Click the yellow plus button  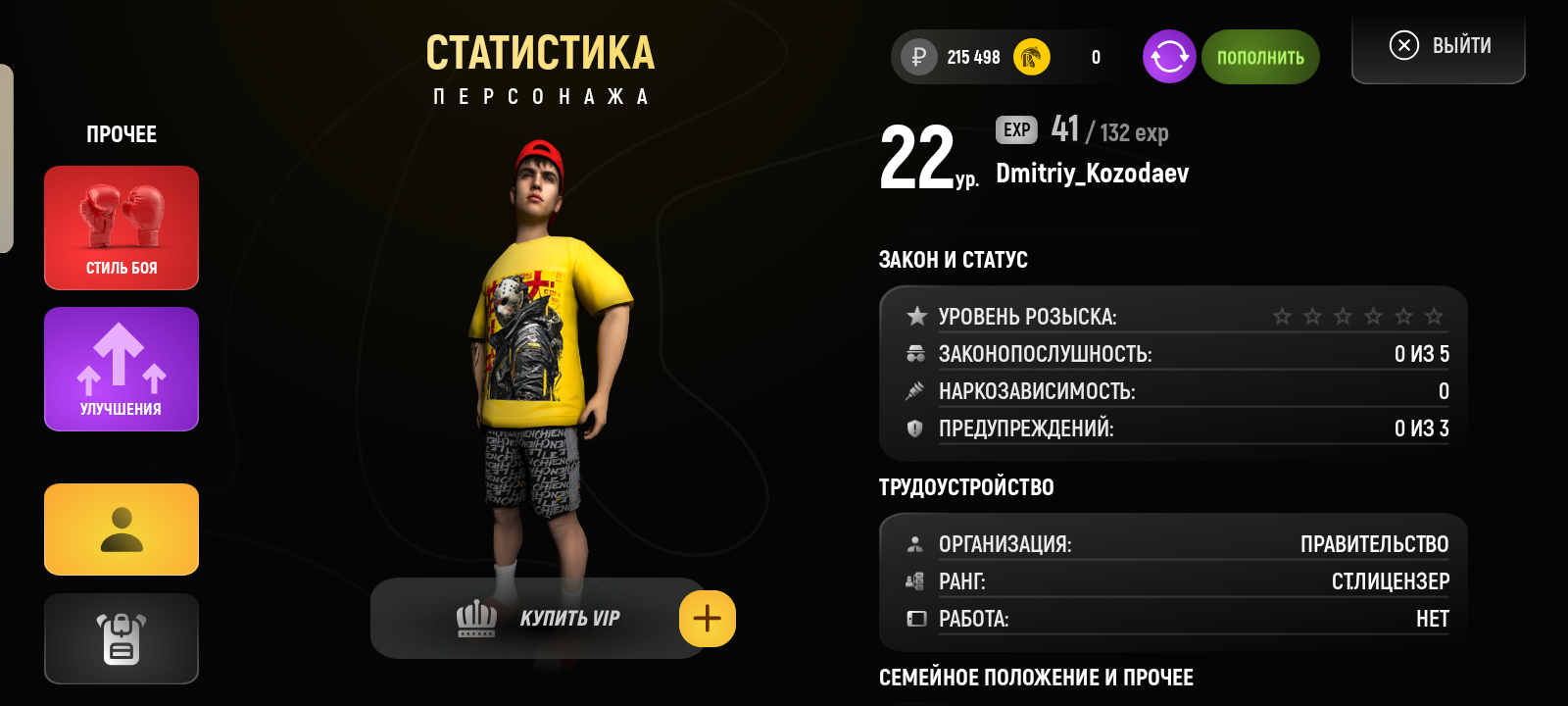click(708, 618)
